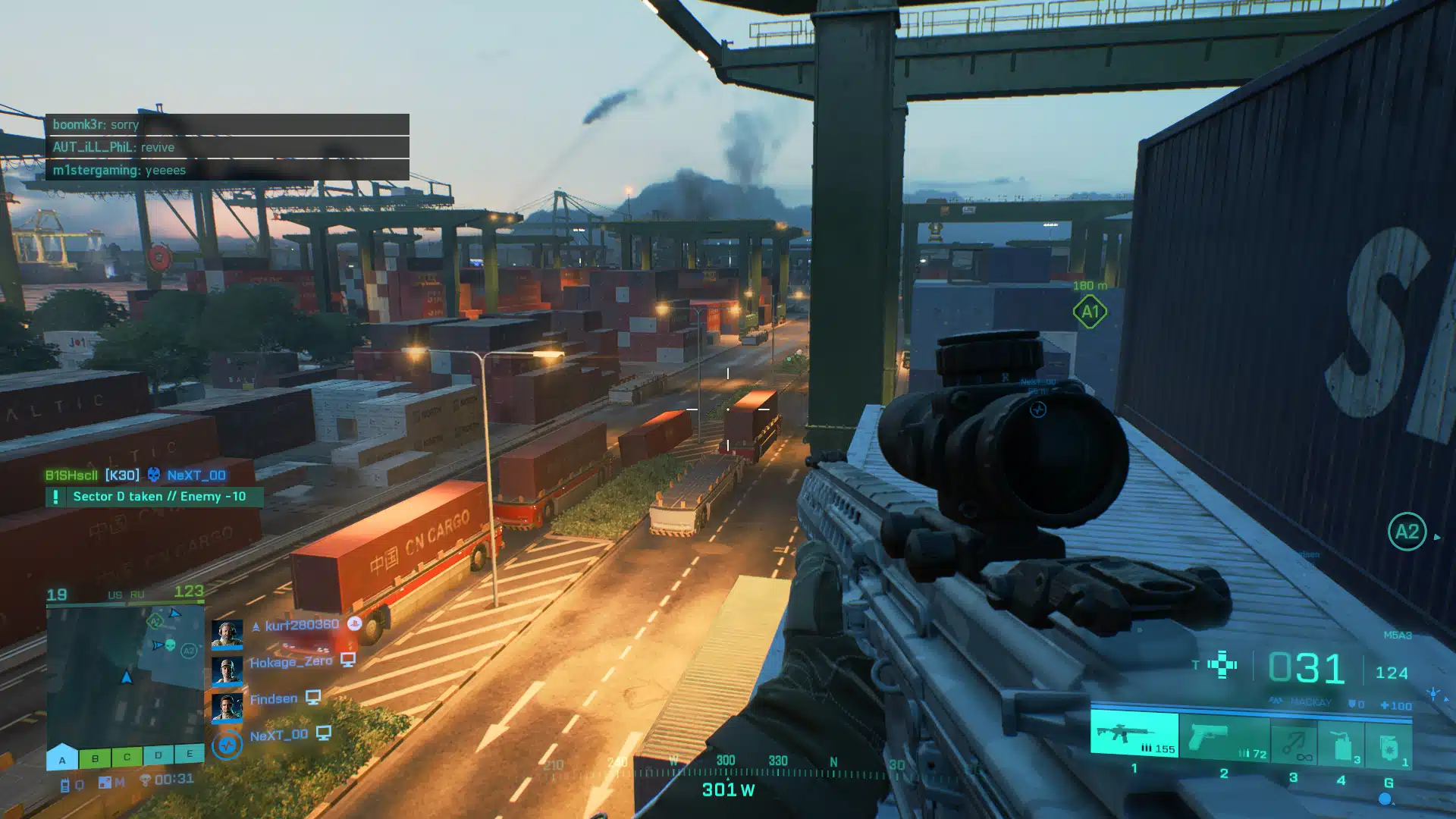This screenshot has height=819, width=1456.
Task: Choose squad member Findsen
Action: click(x=273, y=699)
